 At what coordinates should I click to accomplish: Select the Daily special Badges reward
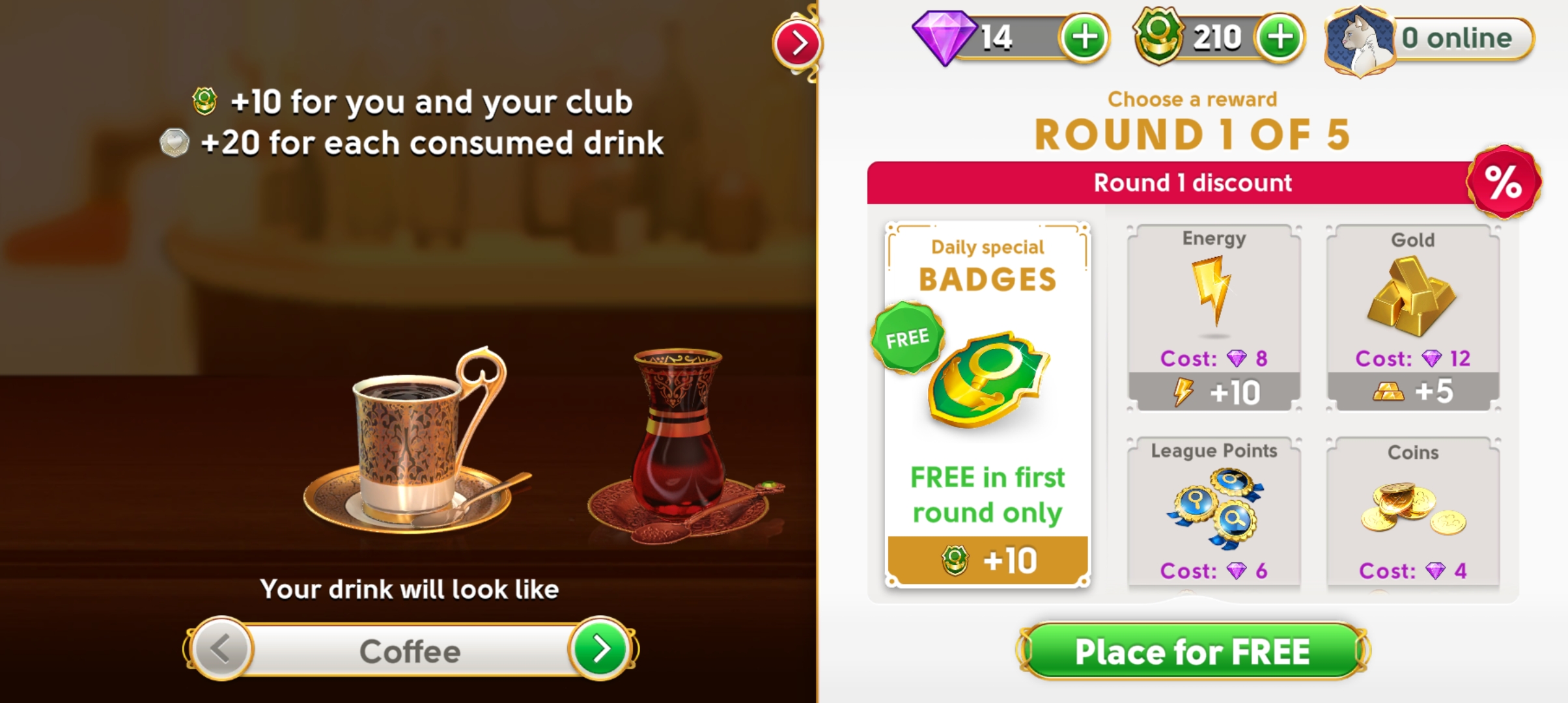(987, 404)
